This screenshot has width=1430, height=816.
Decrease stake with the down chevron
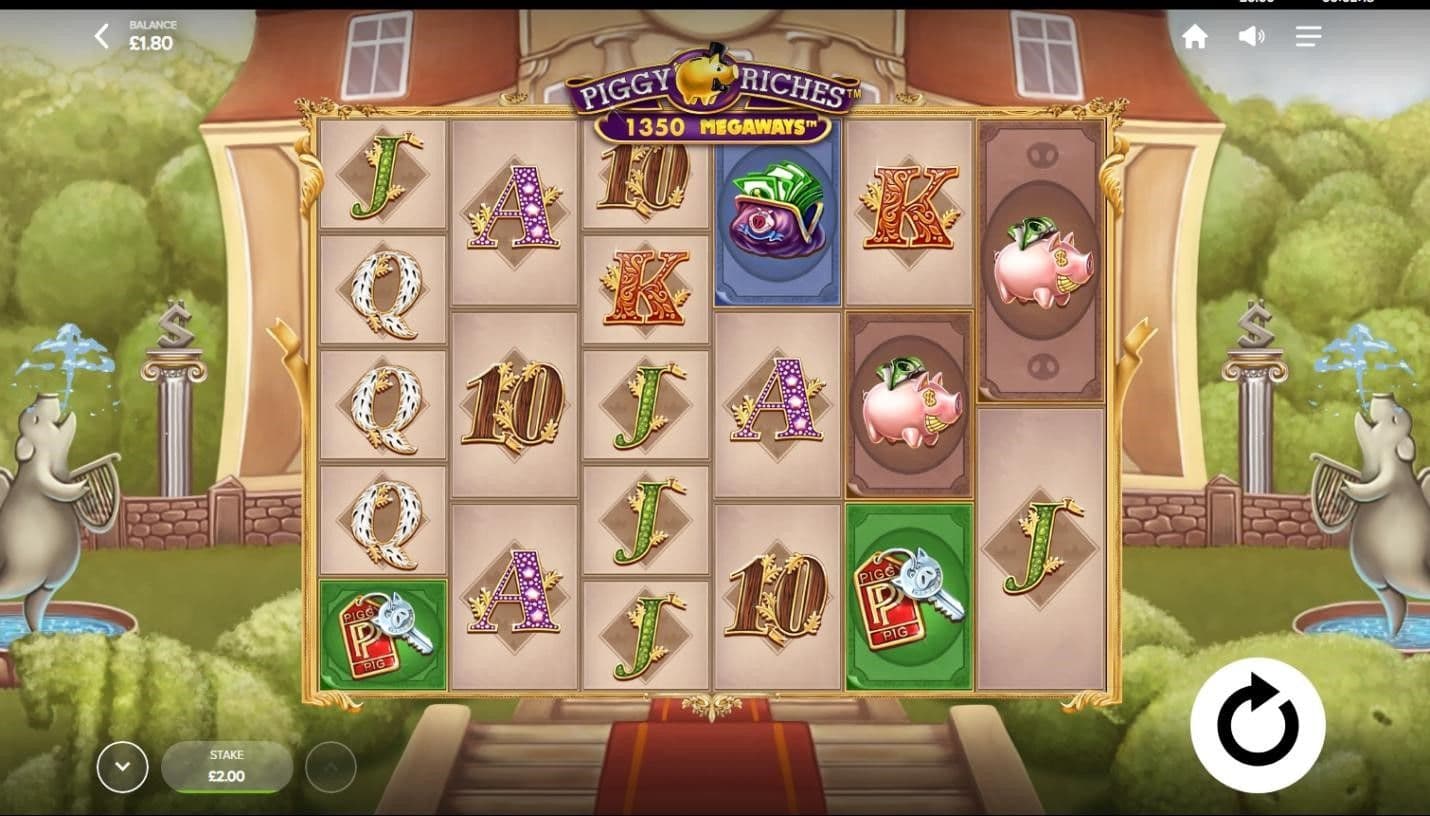122,767
